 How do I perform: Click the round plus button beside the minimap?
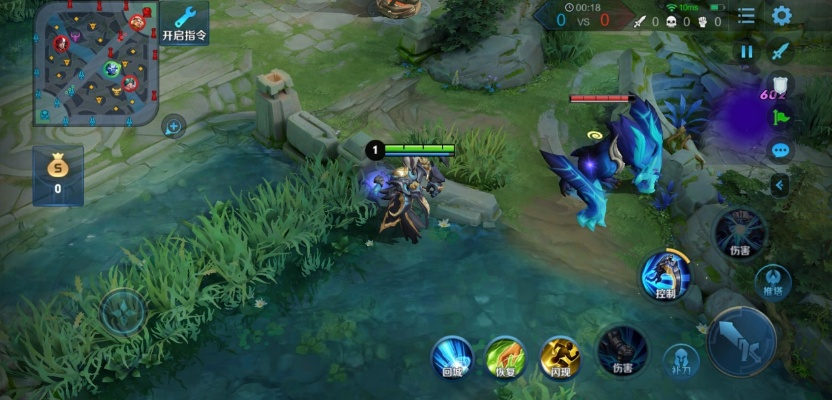[x=173, y=126]
